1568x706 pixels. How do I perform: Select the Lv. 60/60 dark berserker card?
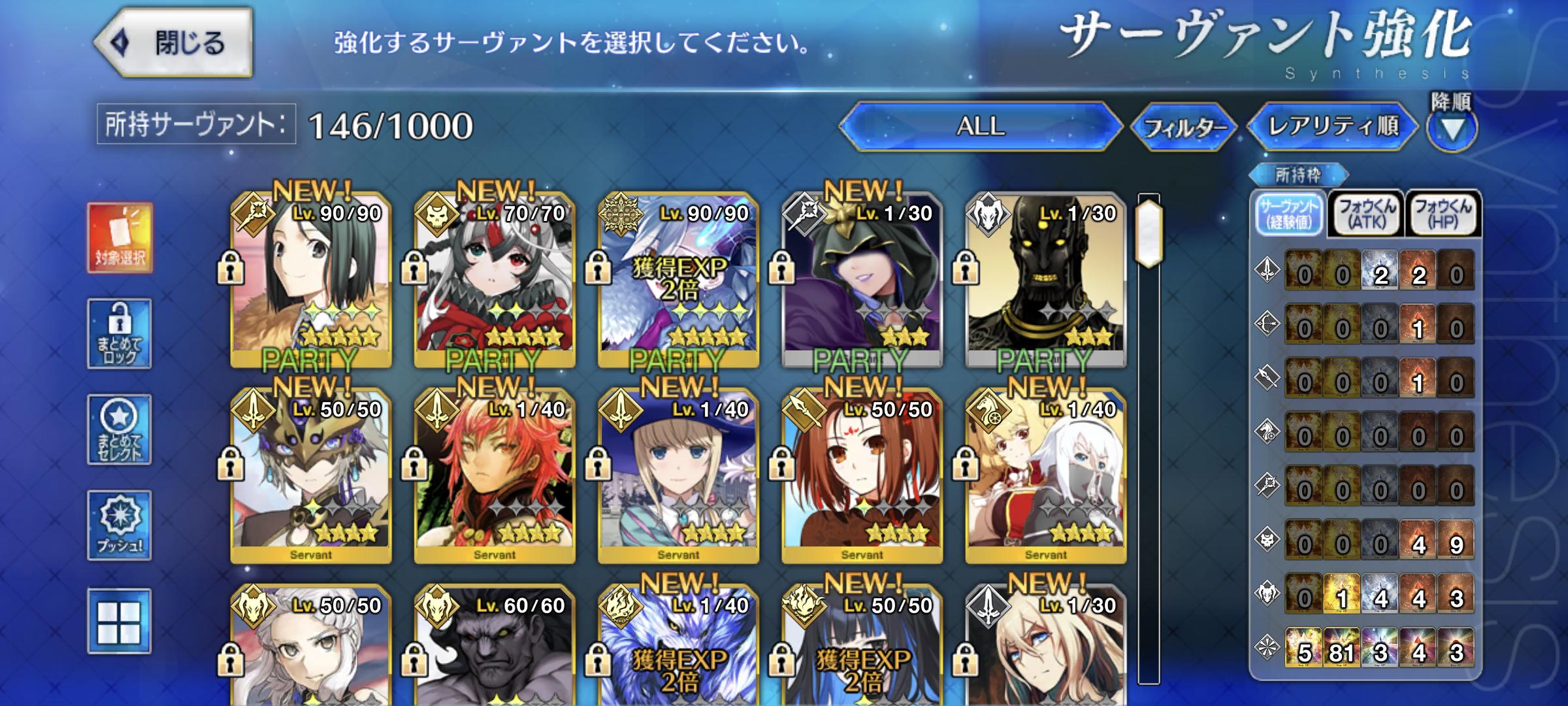point(495,647)
